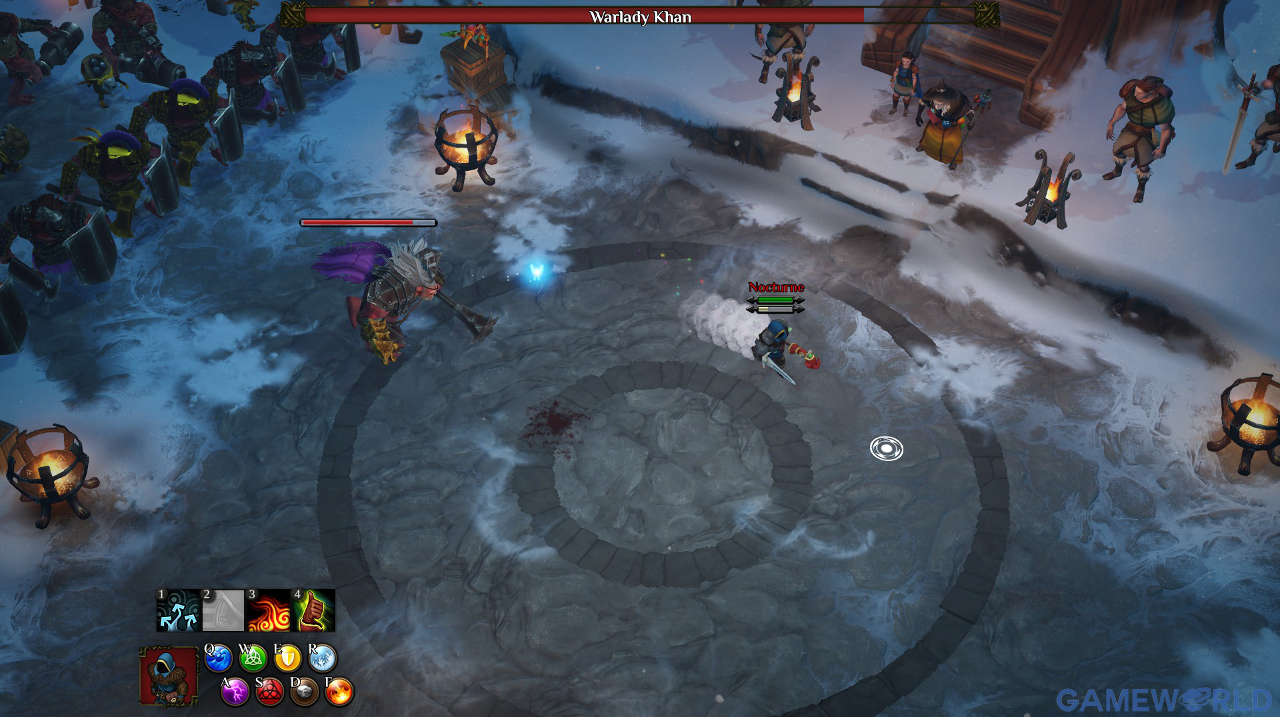Select the red arcane triangle element orb

(269, 691)
